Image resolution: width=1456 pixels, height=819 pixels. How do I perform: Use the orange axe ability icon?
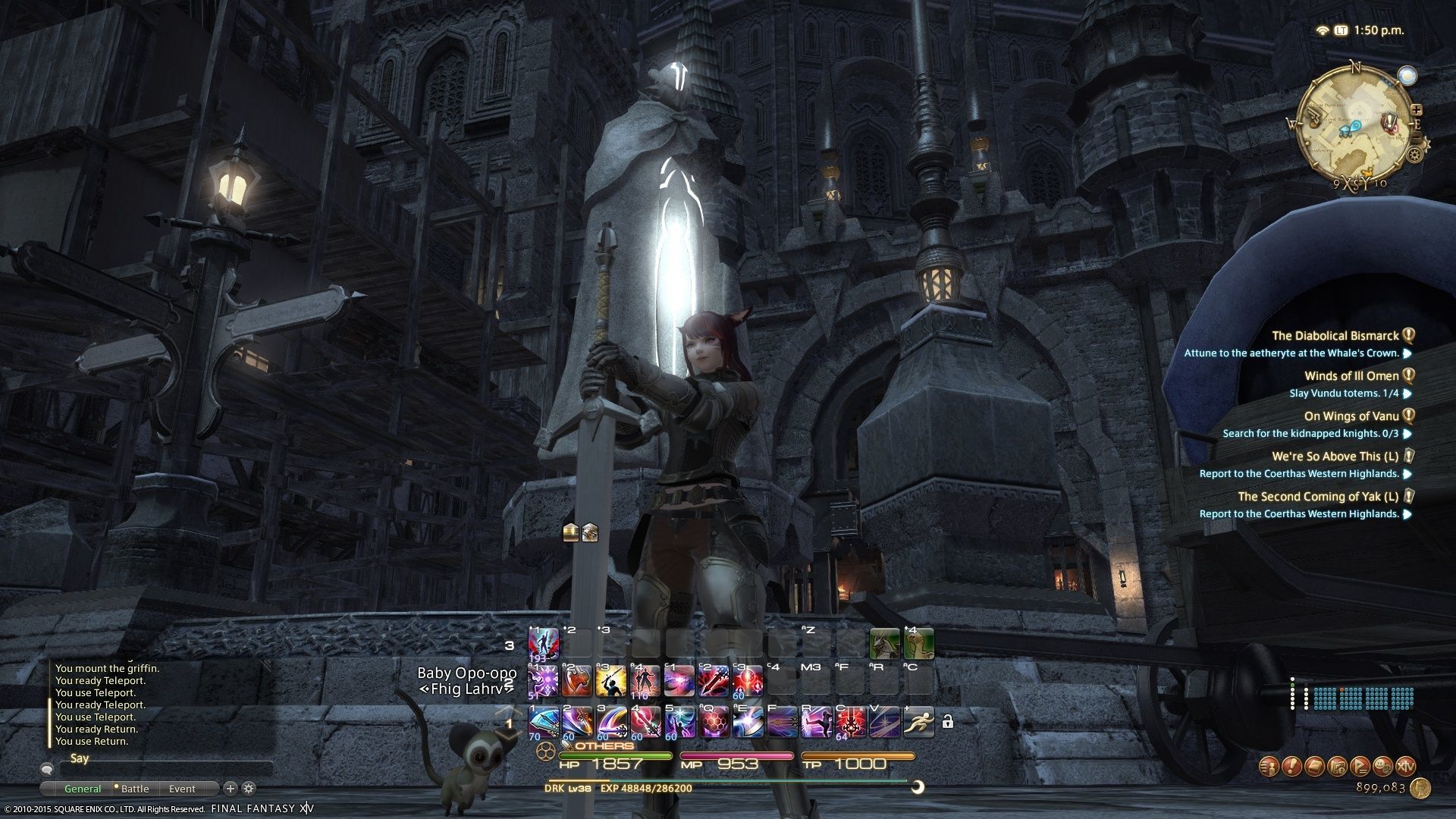[x=577, y=681]
